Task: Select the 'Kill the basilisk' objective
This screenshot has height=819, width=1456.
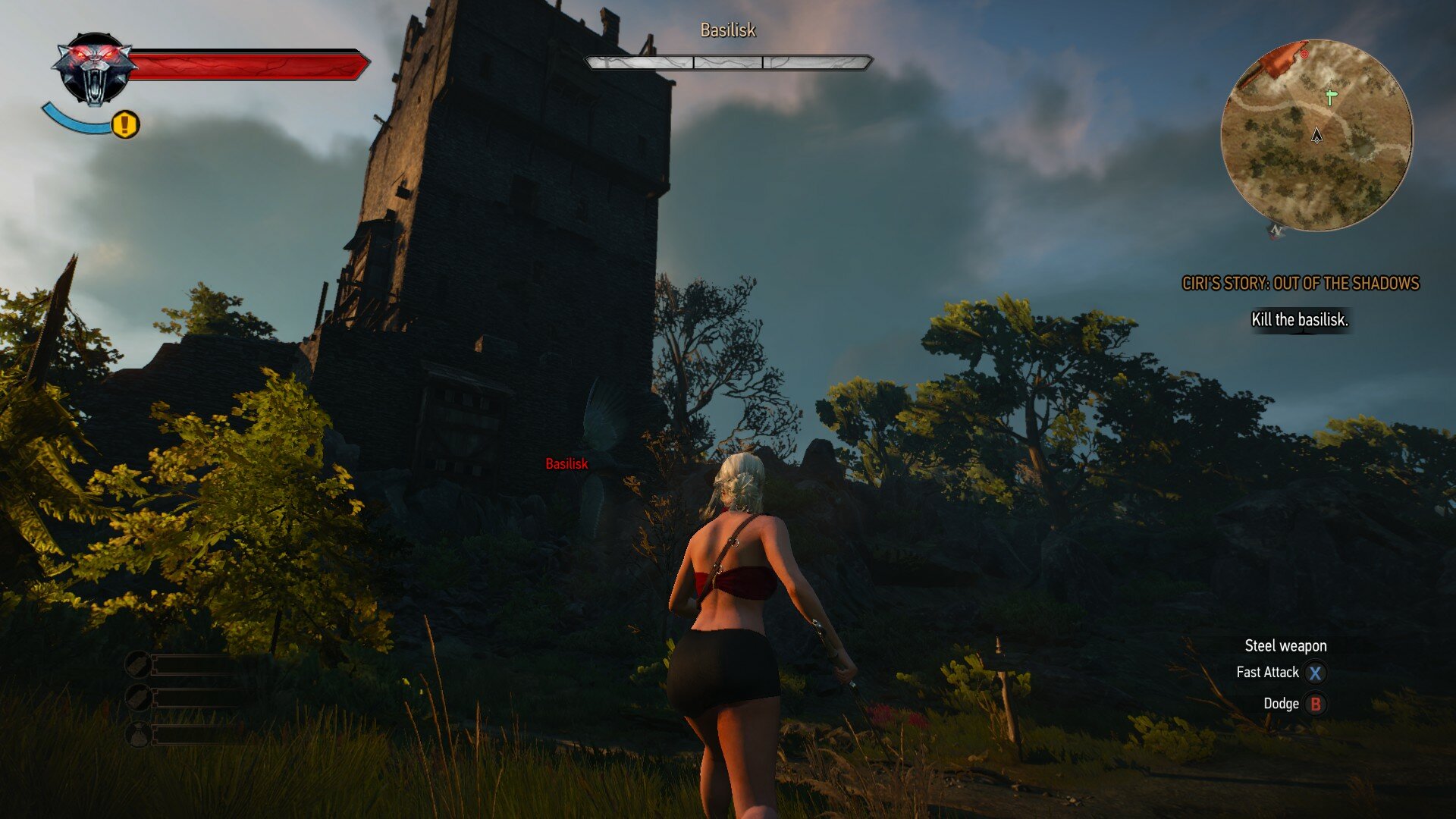Action: pos(1299,320)
